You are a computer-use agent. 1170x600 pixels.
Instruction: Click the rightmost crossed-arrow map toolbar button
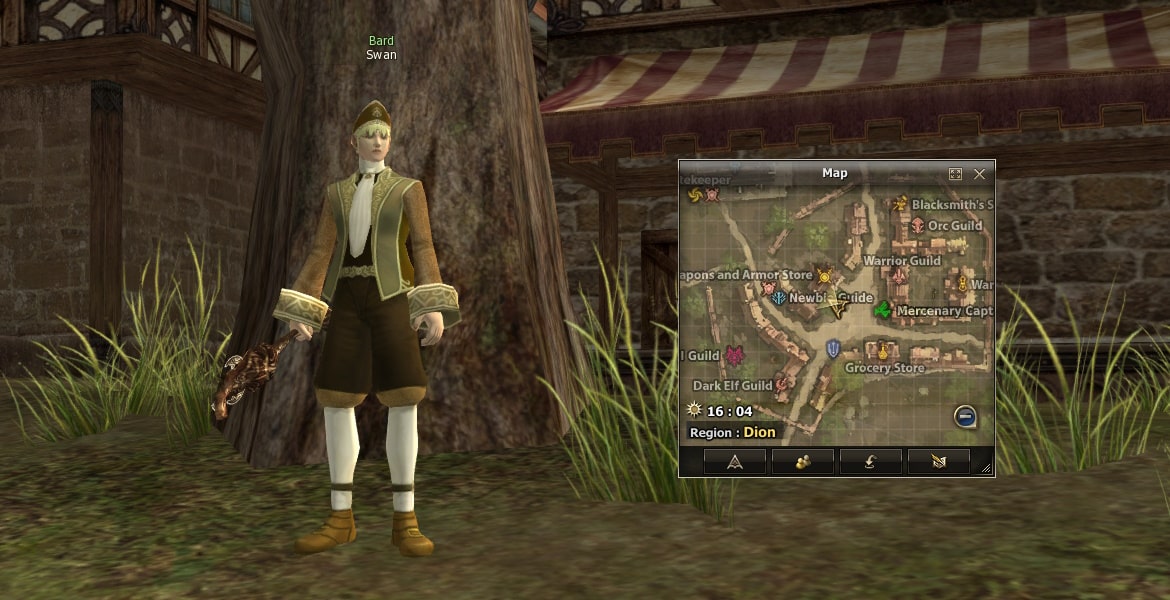pos(939,461)
